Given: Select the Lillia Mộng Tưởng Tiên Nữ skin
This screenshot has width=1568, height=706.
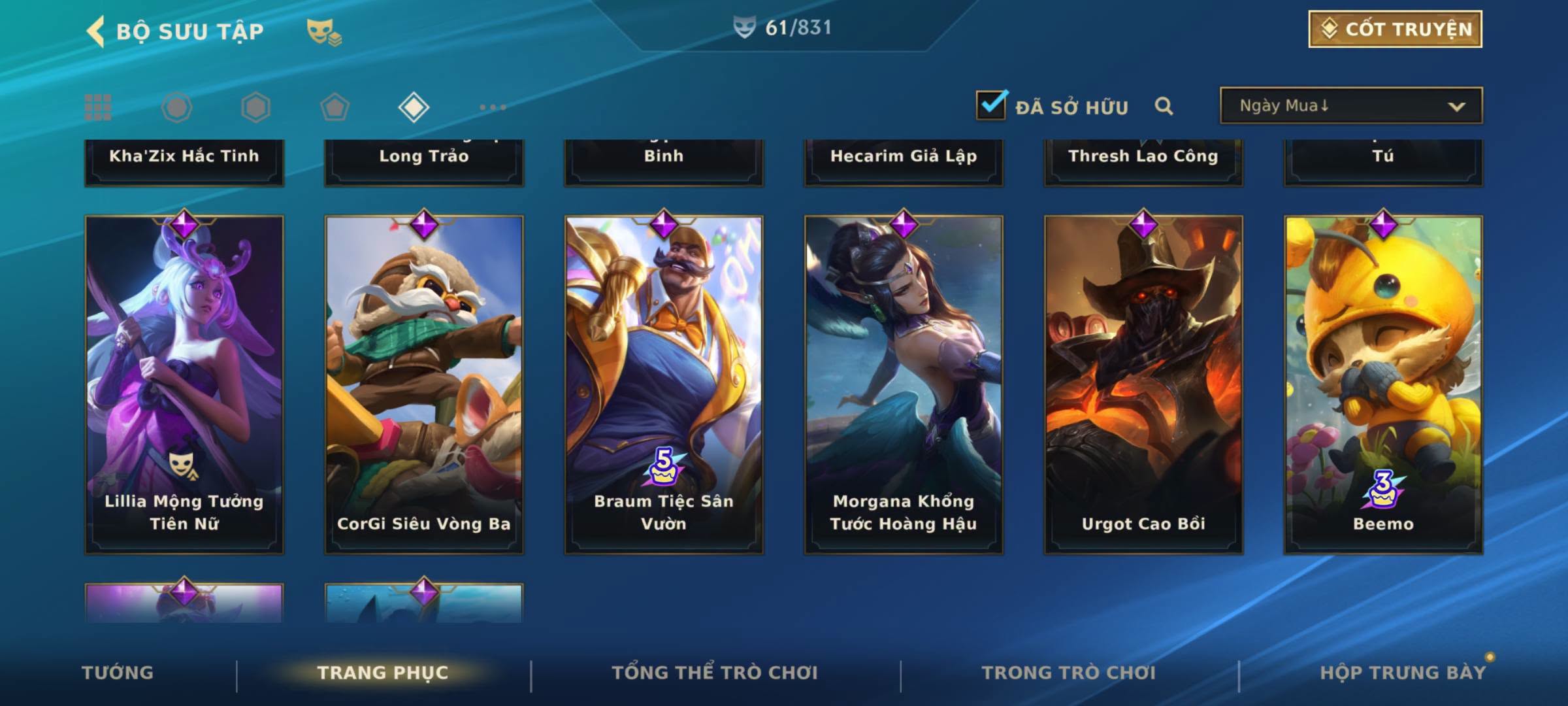Looking at the screenshot, I should [184, 384].
